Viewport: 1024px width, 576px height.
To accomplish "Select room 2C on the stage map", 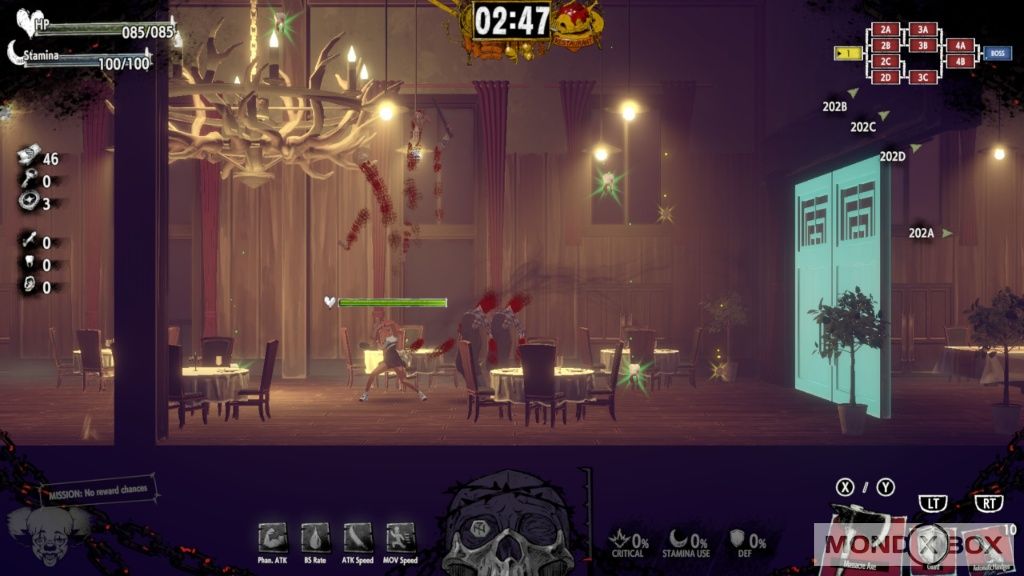I will (886, 61).
